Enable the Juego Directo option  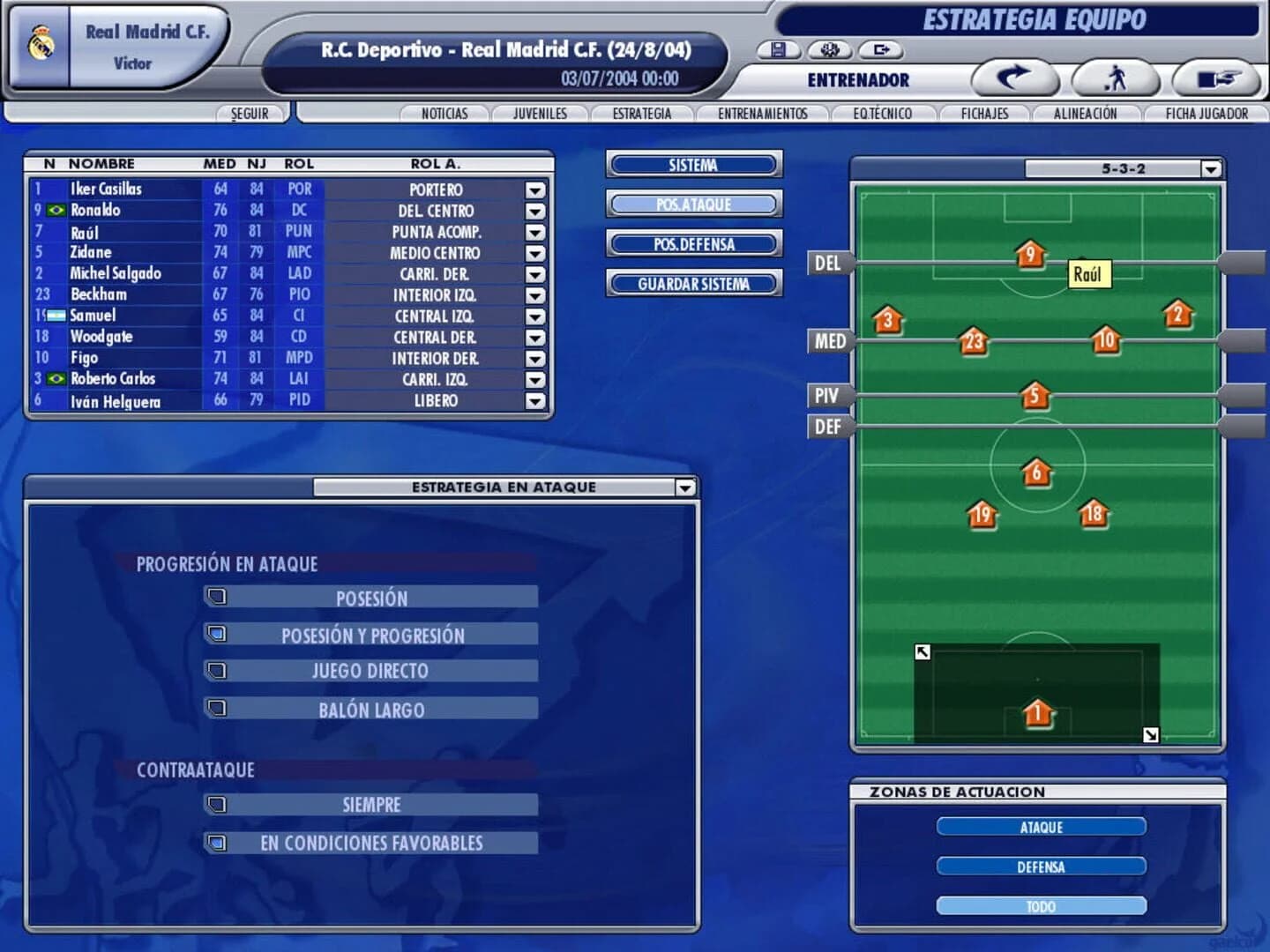click(x=217, y=669)
